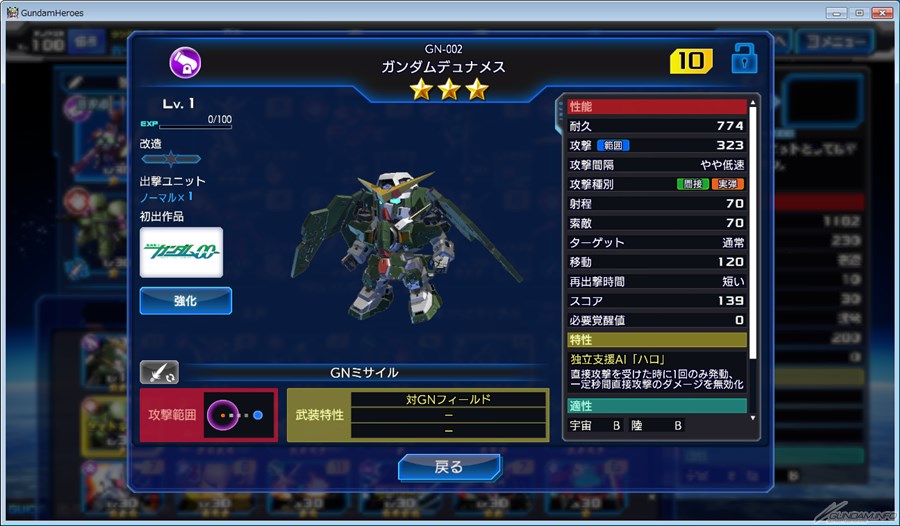
Task: Click the 強化 enhance button
Action: tap(185, 300)
